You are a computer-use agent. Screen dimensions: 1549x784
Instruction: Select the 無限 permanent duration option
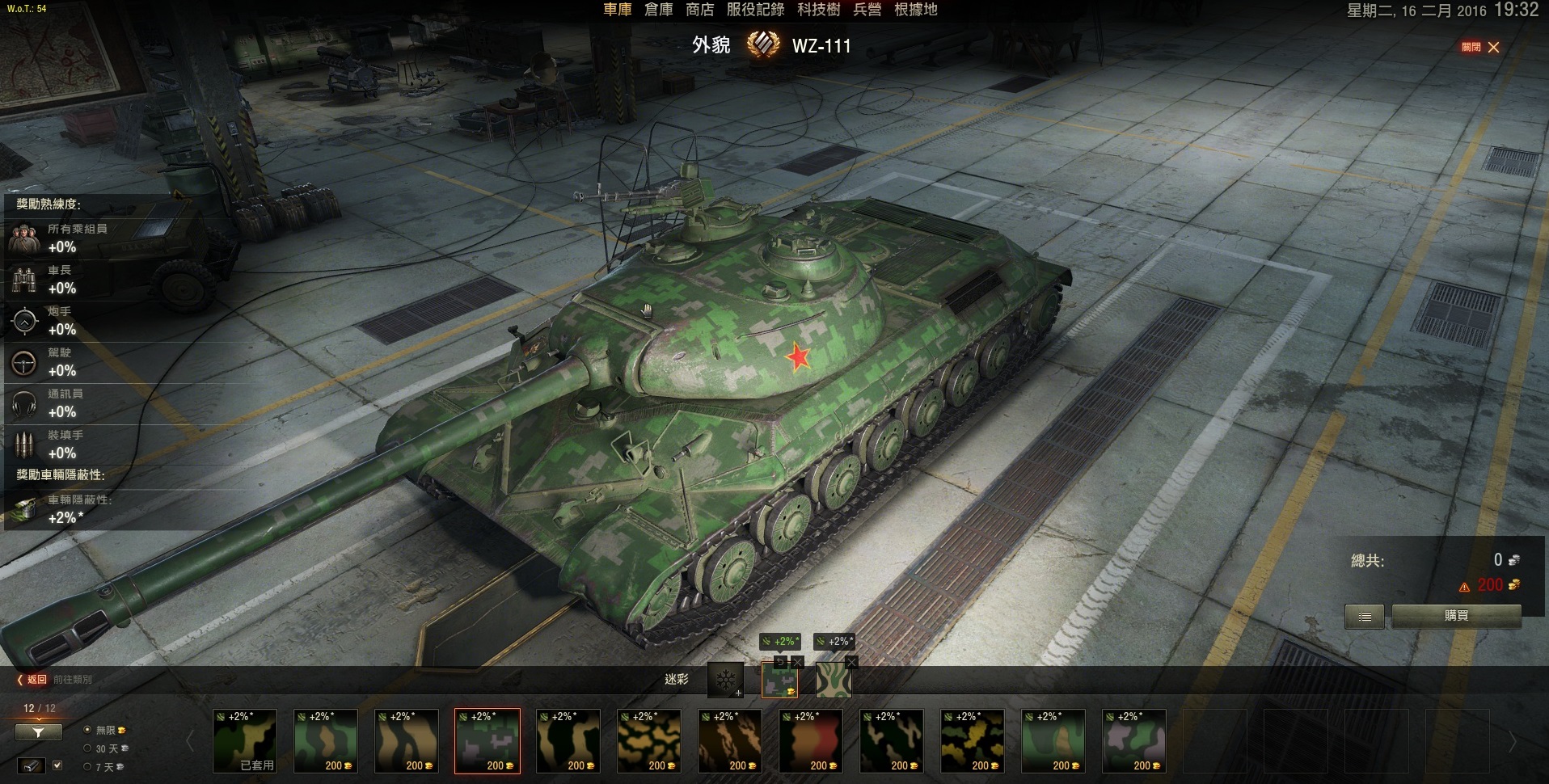point(87,730)
